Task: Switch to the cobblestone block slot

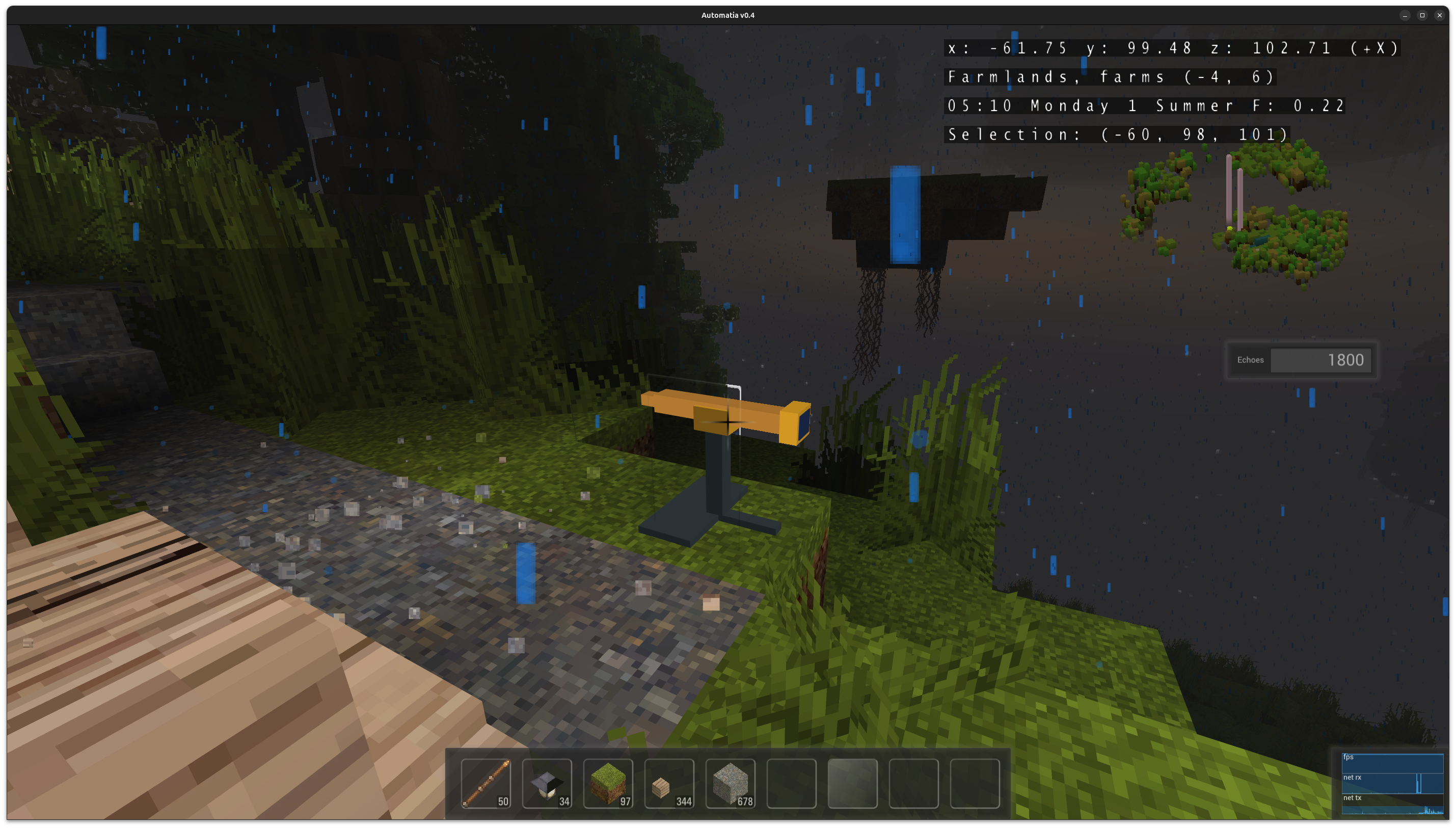Action: click(731, 783)
